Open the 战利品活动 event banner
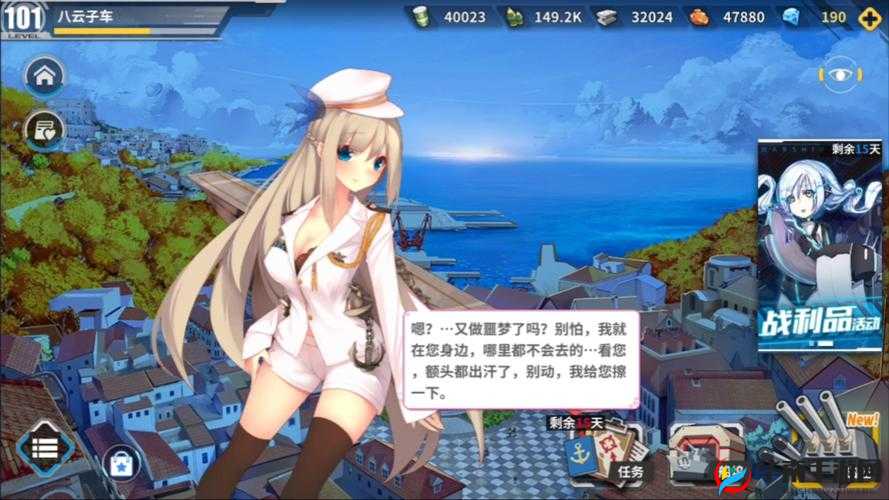The image size is (889, 500). pos(820,245)
